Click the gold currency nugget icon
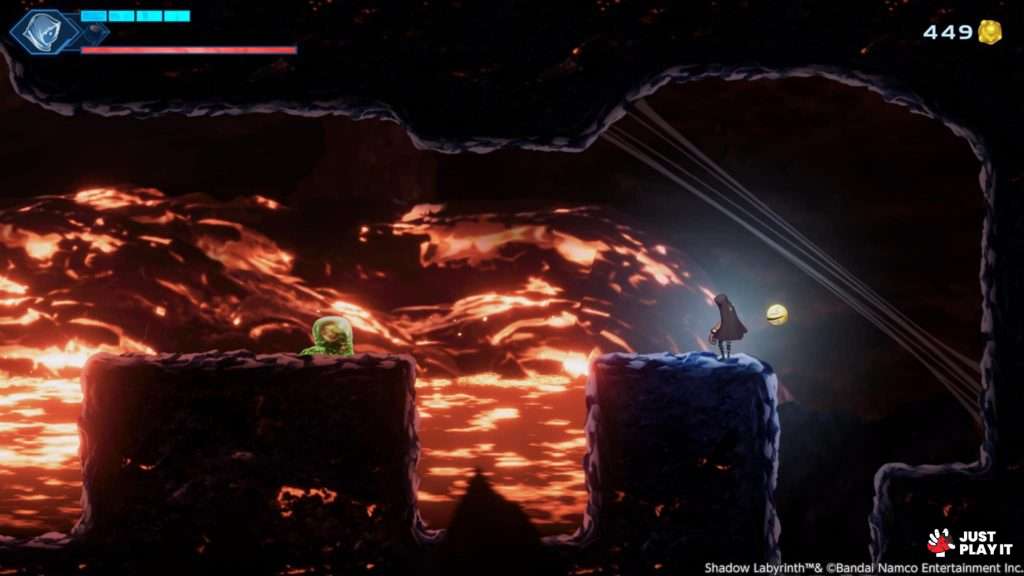 pyautogui.click(x=990, y=32)
